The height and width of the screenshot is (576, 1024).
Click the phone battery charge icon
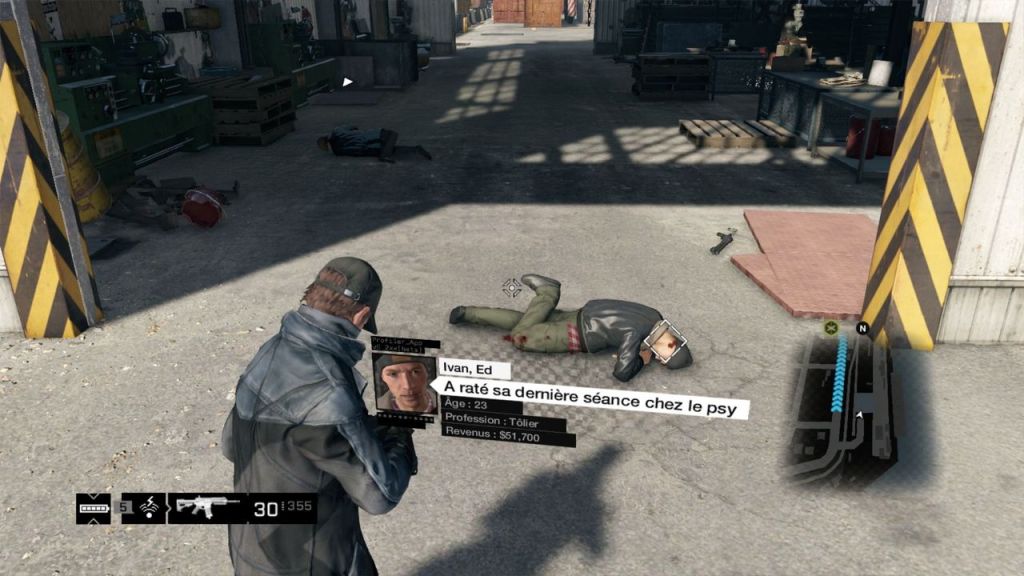click(93, 508)
